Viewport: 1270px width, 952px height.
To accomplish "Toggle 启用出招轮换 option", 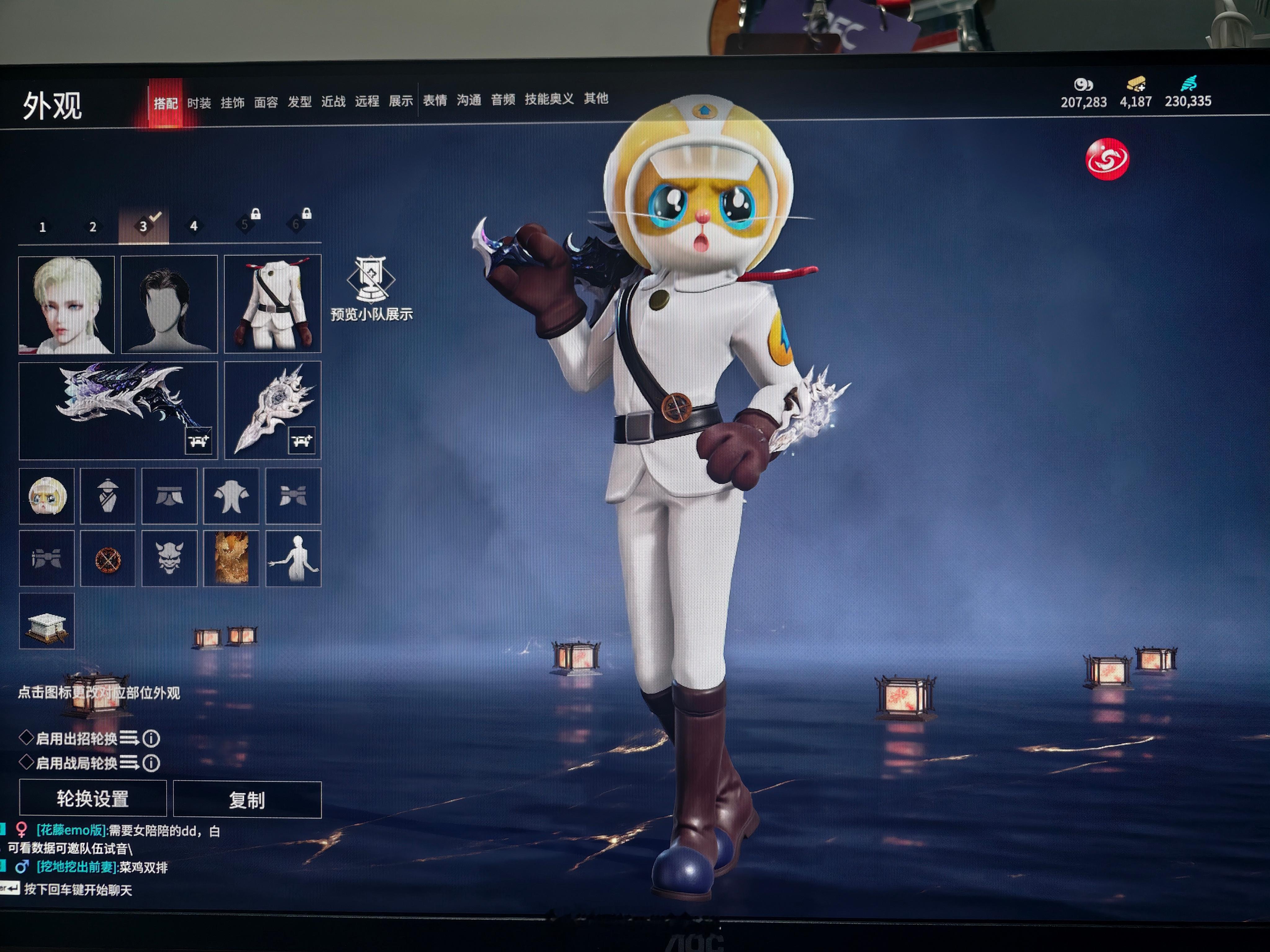I will point(26,737).
